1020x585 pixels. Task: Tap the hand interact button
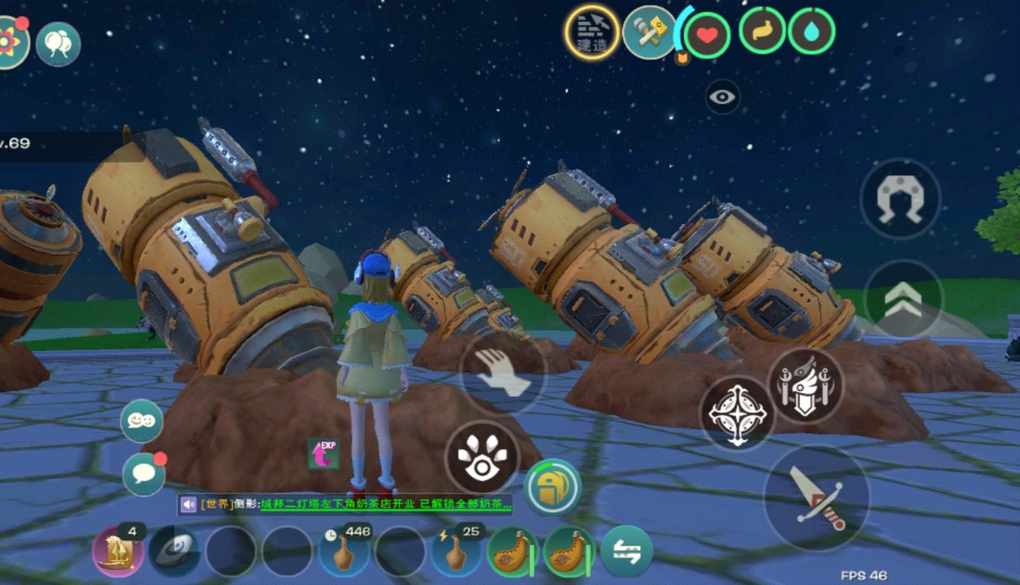click(x=503, y=372)
